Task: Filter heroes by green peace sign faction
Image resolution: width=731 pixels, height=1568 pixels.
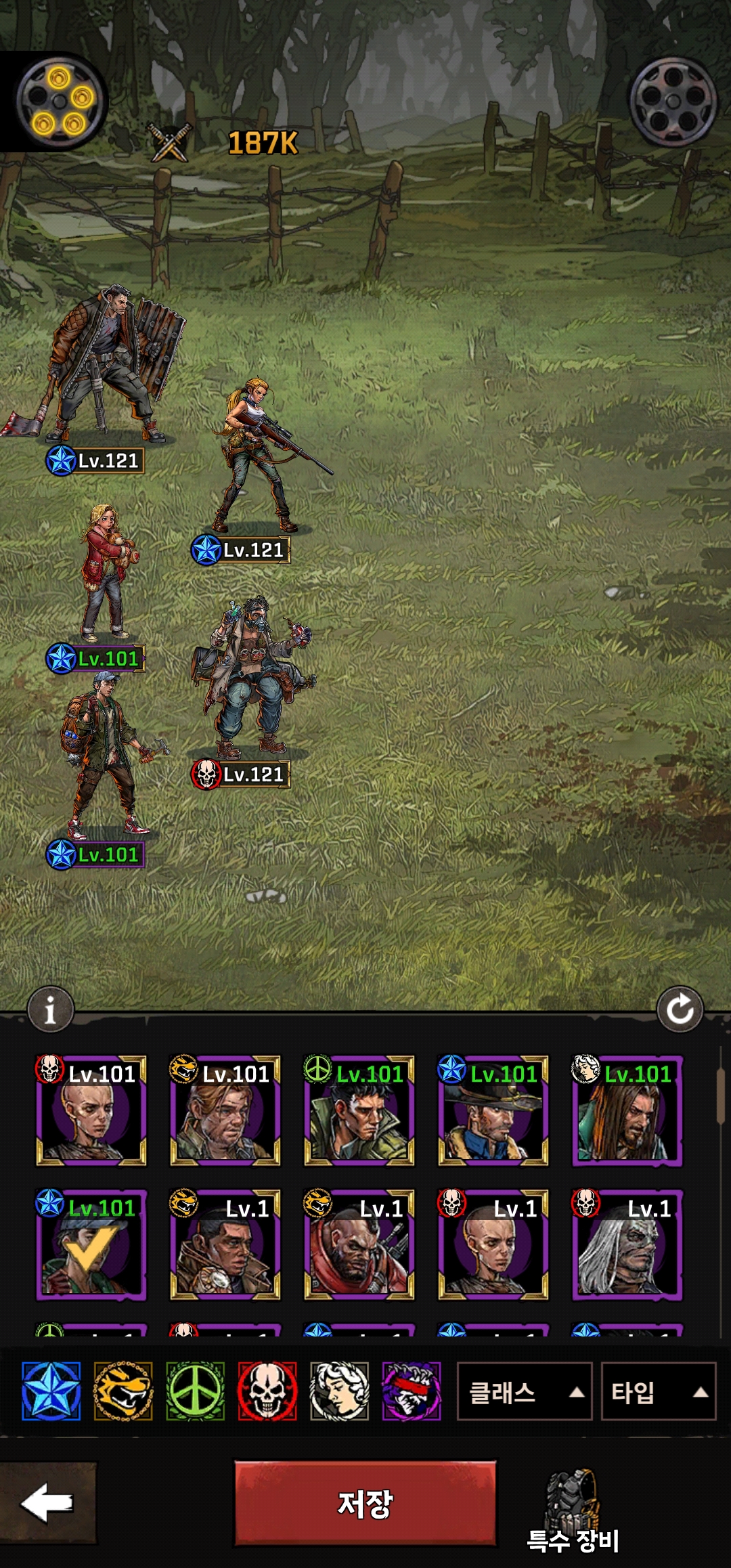Action: 195,1391
